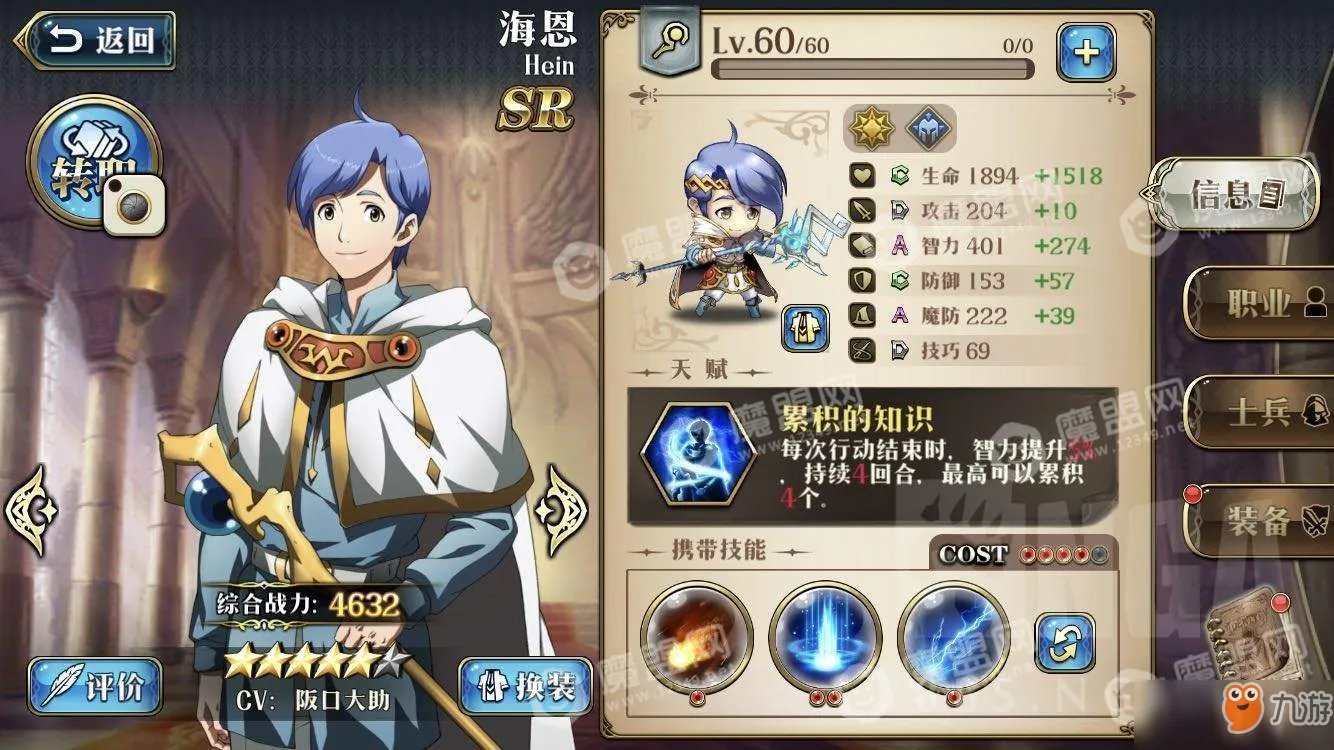This screenshot has height=750, width=1334.
Task: Click the skill swap refresh button
Action: (x=1064, y=642)
